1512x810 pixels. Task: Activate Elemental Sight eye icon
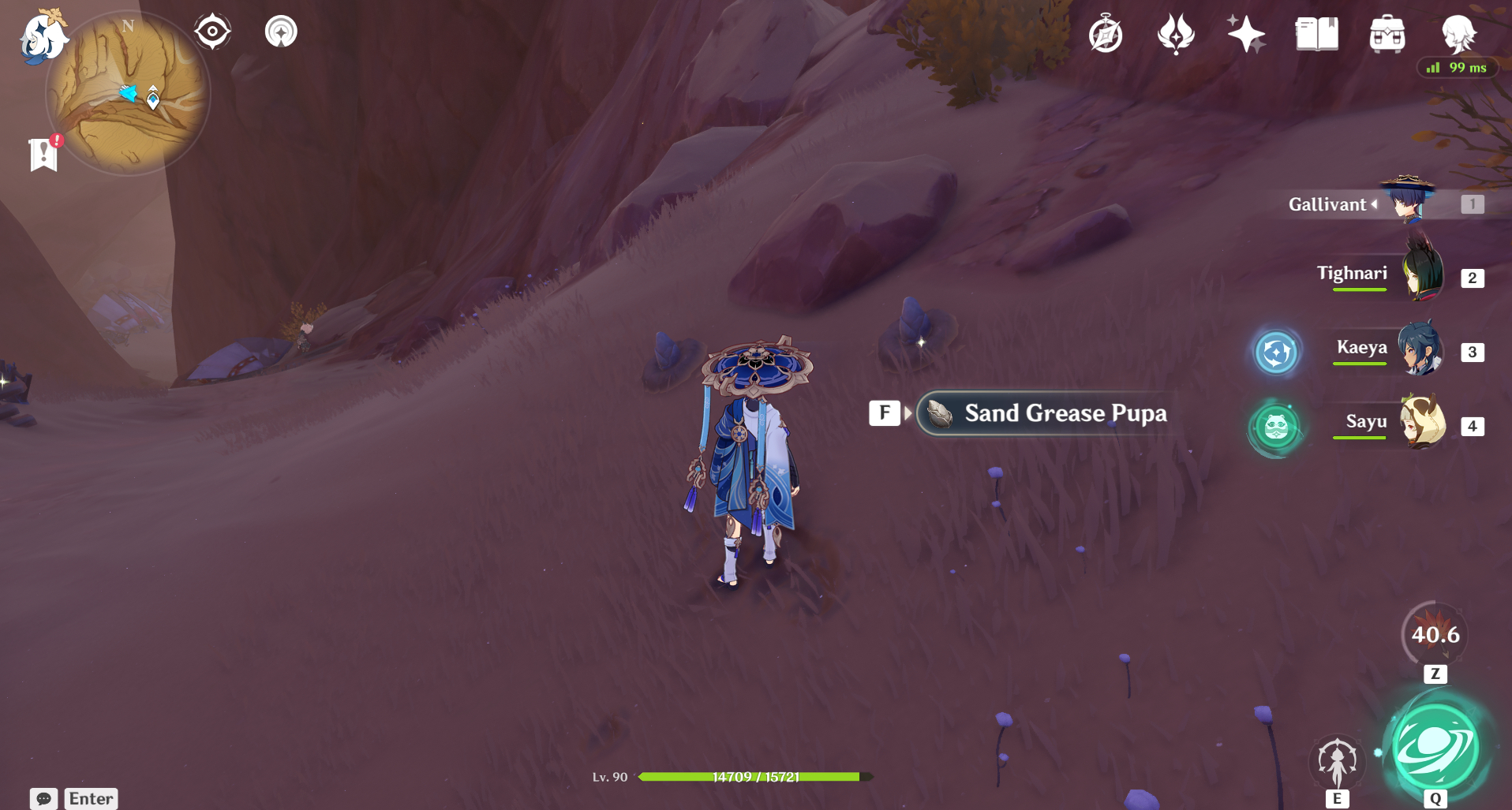[211, 30]
